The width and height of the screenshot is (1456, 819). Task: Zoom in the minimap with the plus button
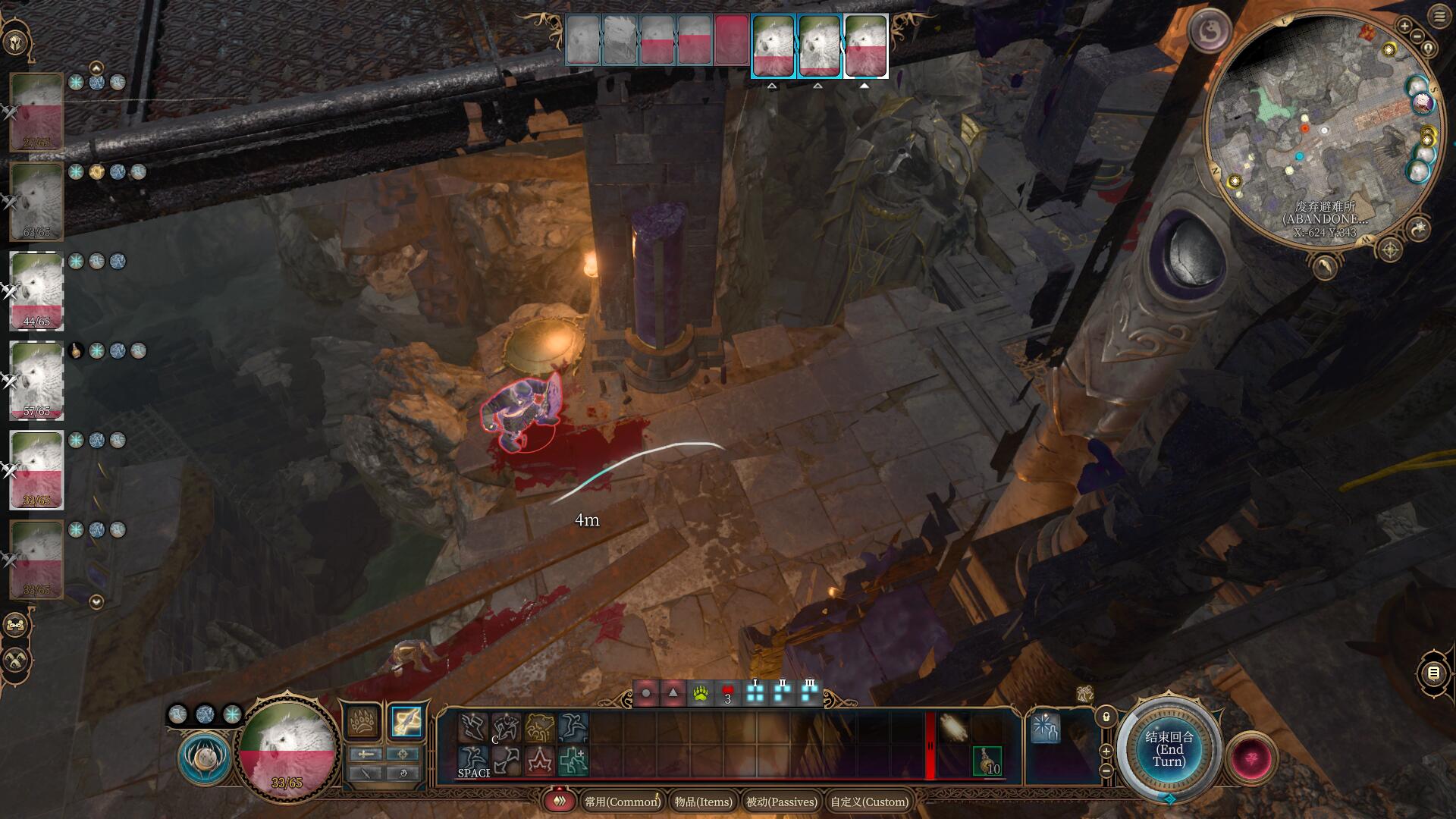[x=1404, y=27]
